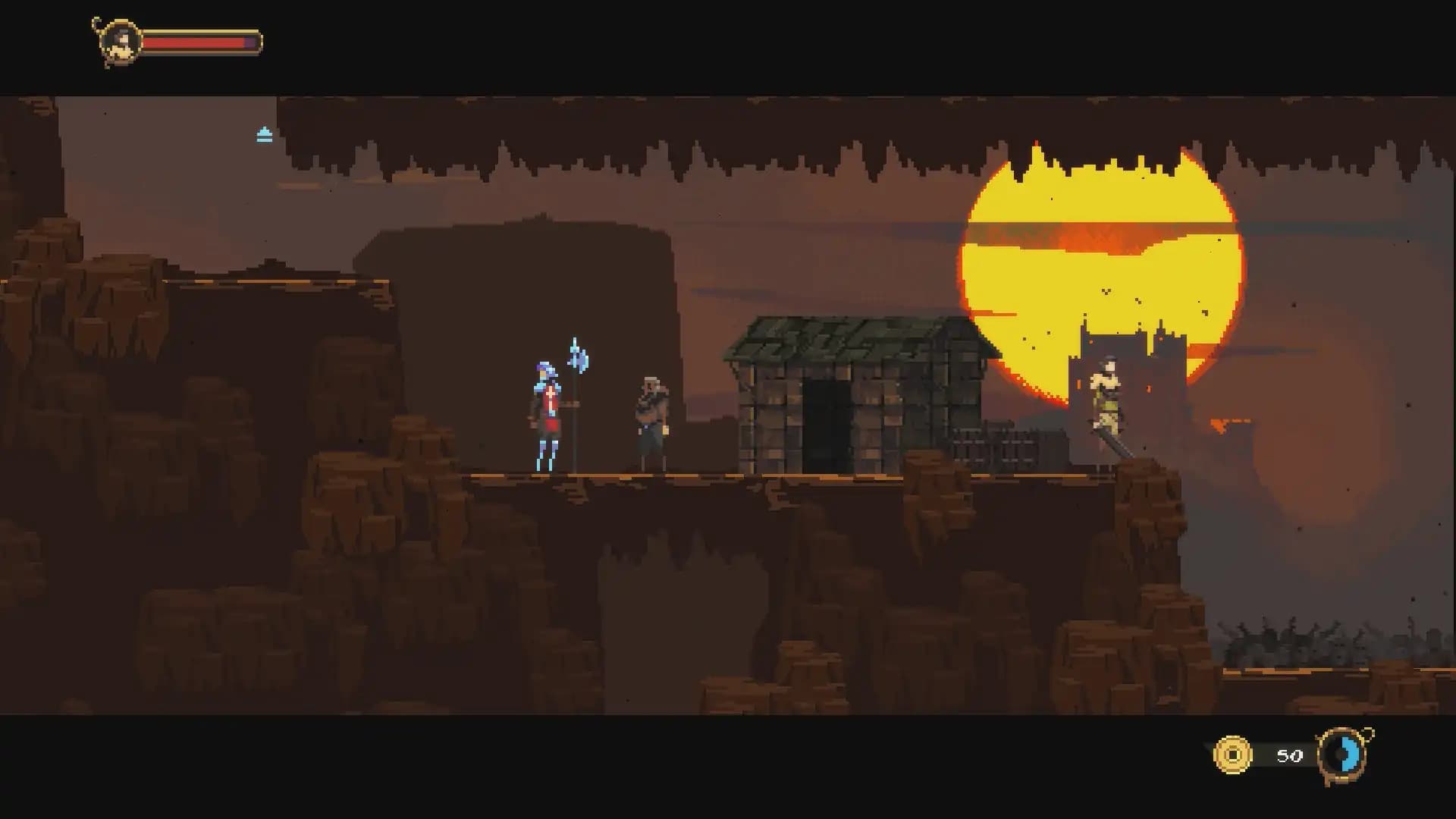Click the coin amount reading 50
The width and height of the screenshot is (1456, 819).
click(x=1288, y=755)
